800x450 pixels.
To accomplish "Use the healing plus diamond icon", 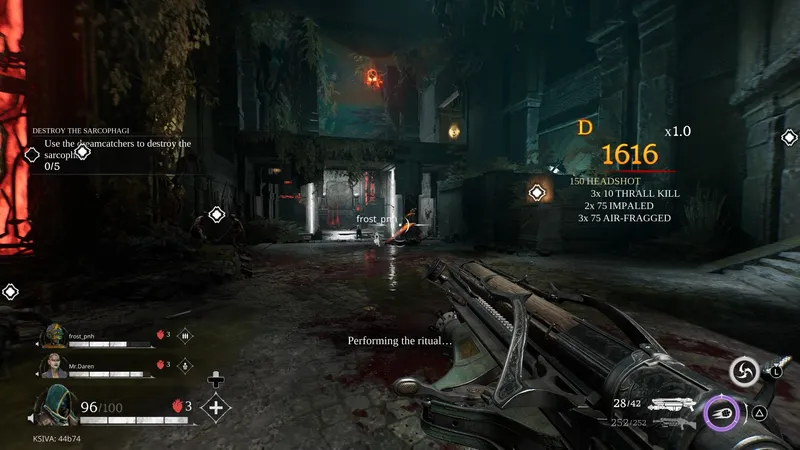I will point(215,407).
